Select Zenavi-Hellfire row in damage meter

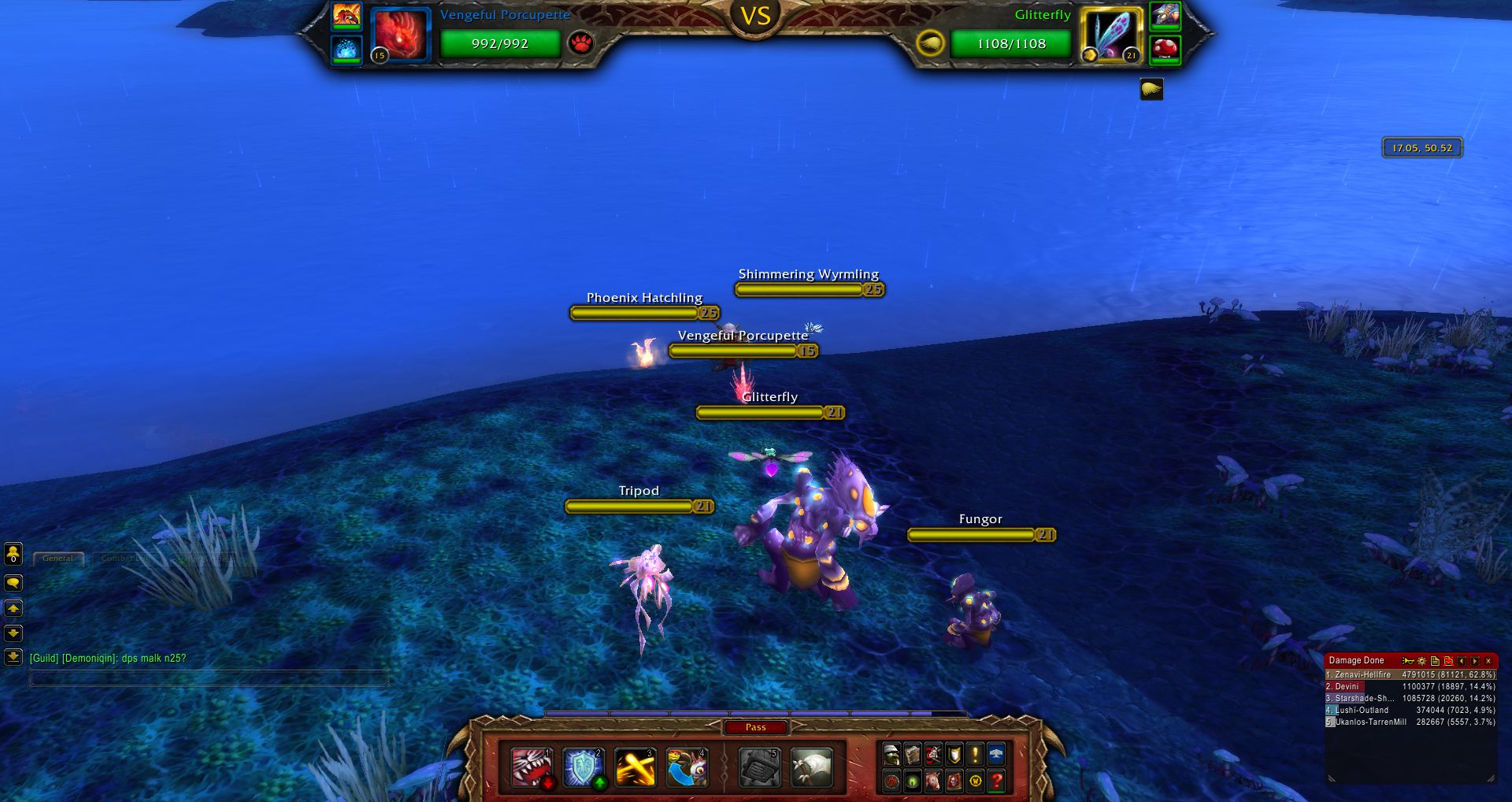pyautogui.click(x=1410, y=675)
